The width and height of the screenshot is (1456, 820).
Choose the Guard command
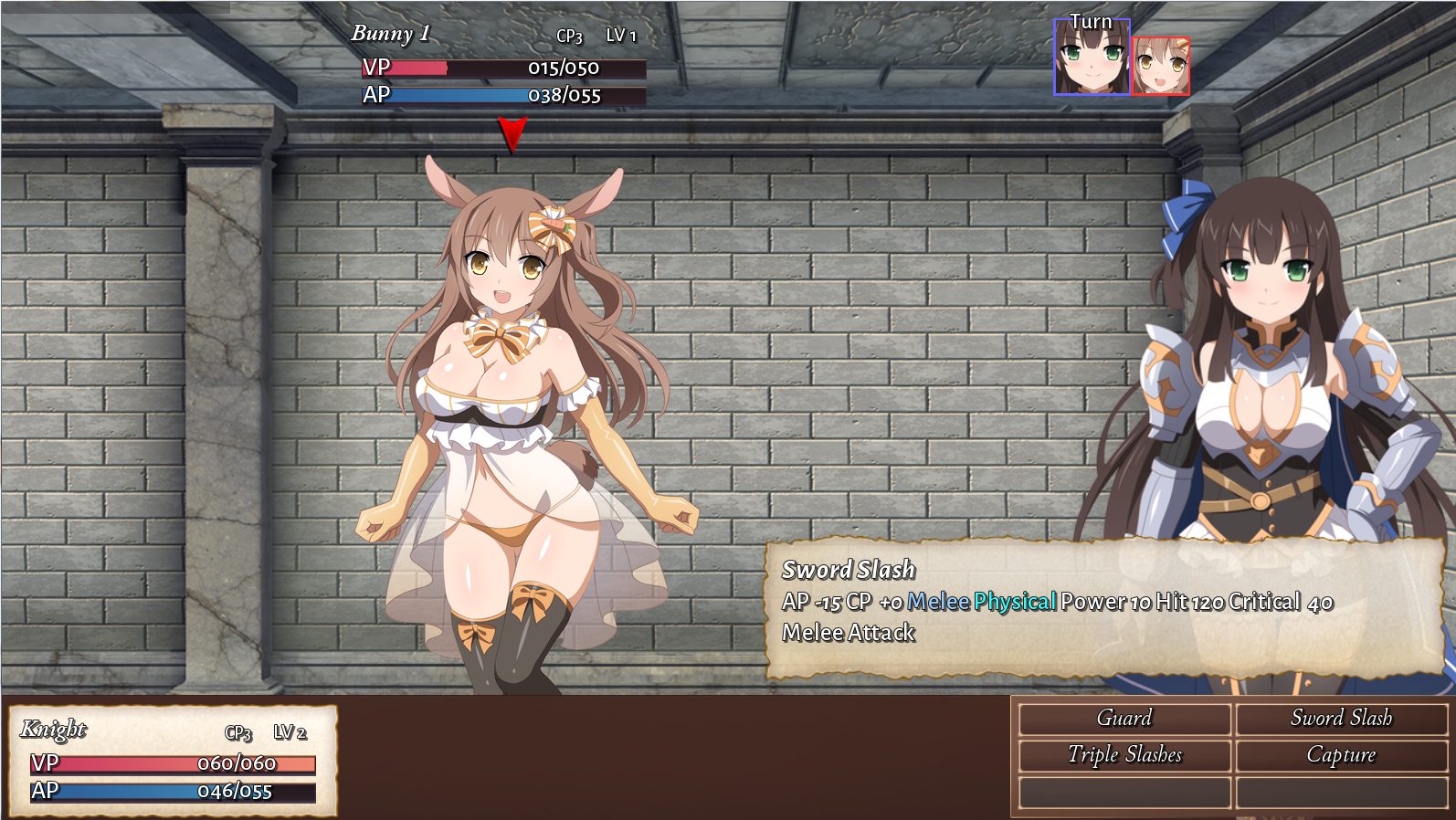click(1124, 719)
